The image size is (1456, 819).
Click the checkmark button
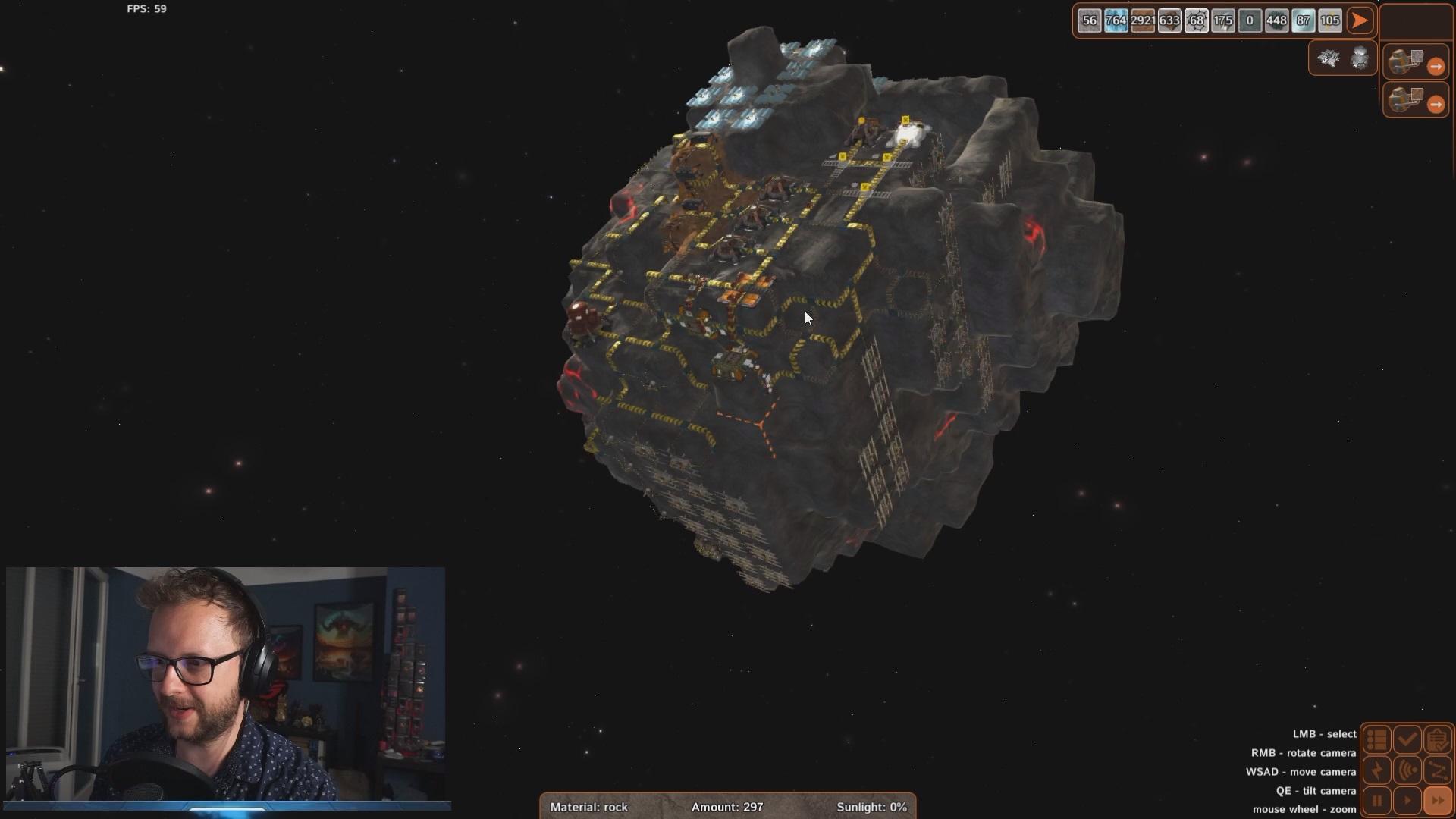[x=1407, y=739]
